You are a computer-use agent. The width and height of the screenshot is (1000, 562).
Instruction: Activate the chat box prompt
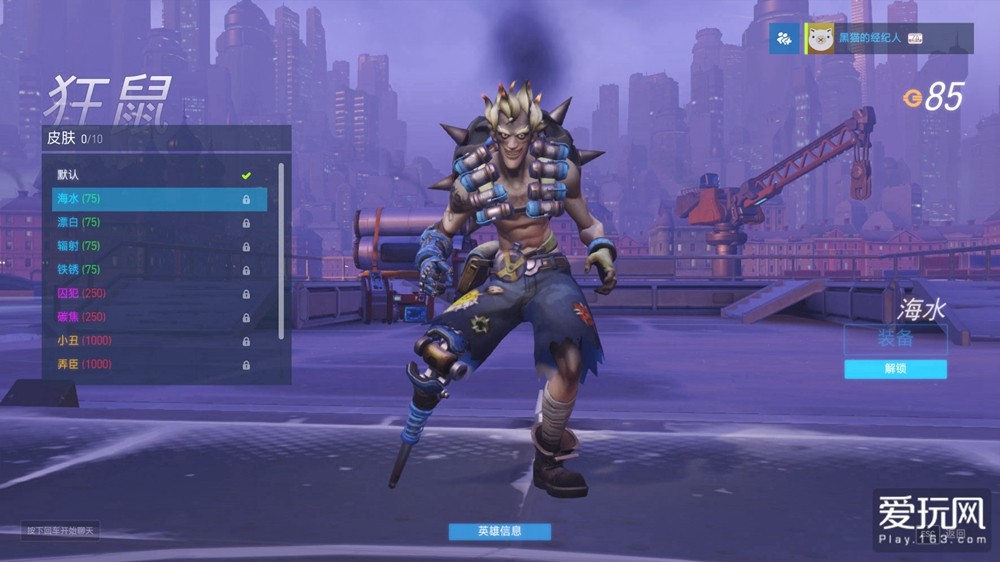(x=61, y=531)
